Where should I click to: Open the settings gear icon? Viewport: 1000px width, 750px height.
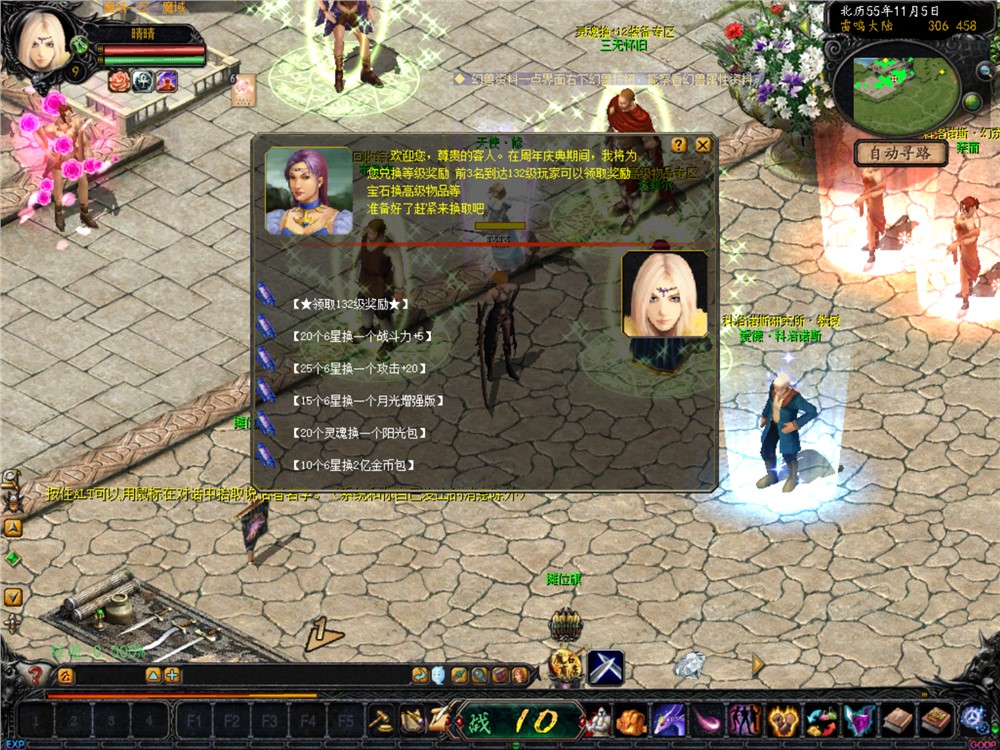[x=973, y=718]
